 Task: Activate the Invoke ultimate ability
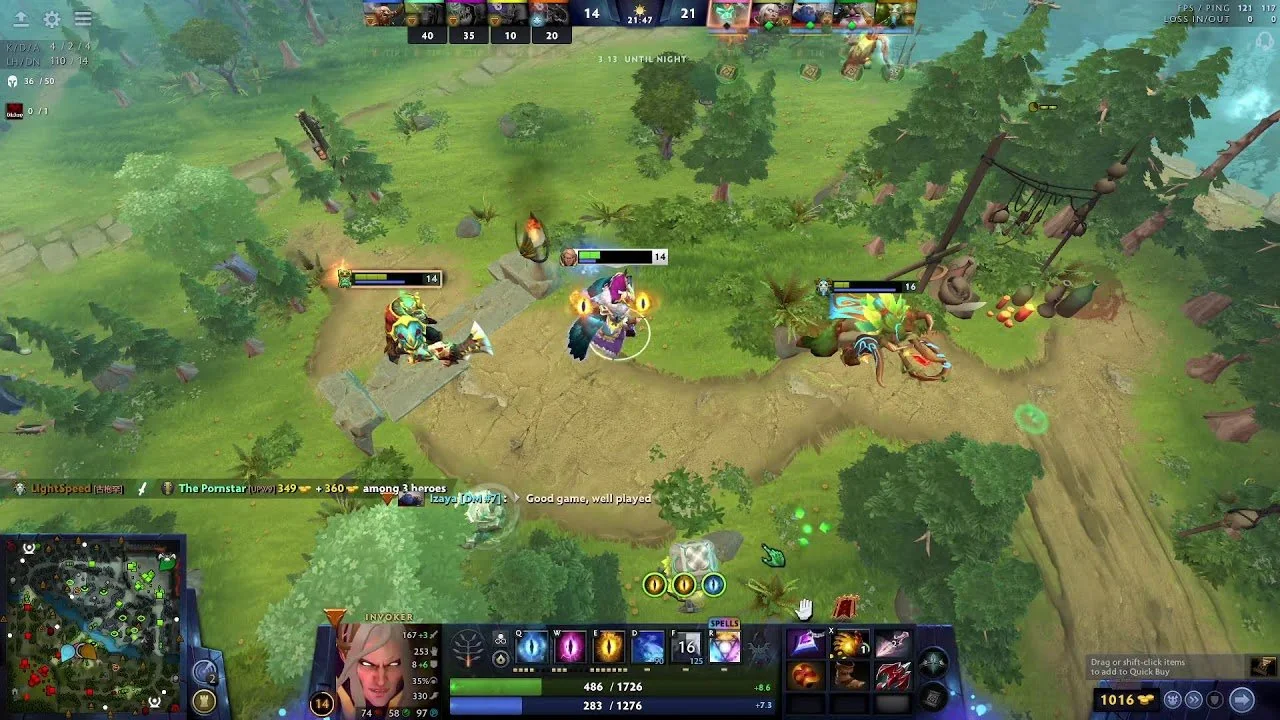point(725,648)
